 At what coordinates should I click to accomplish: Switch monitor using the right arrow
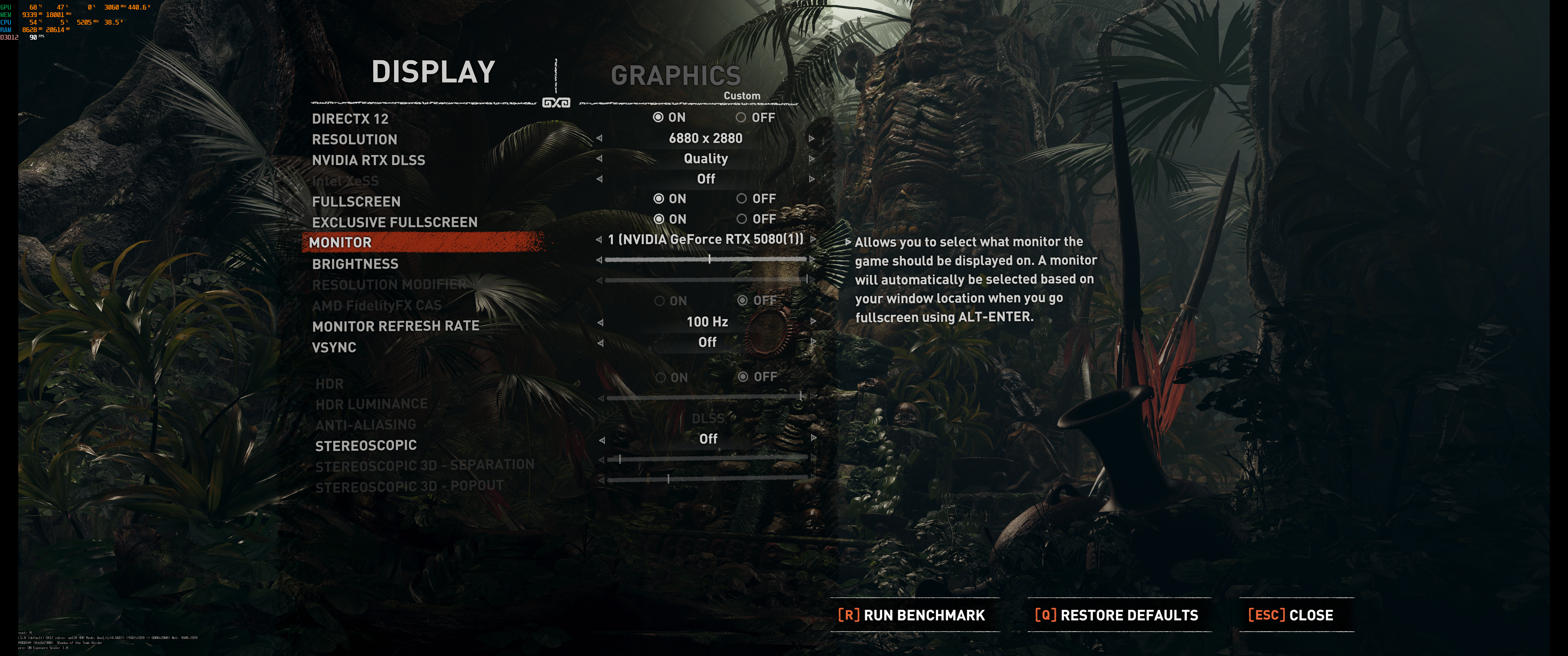tap(813, 239)
